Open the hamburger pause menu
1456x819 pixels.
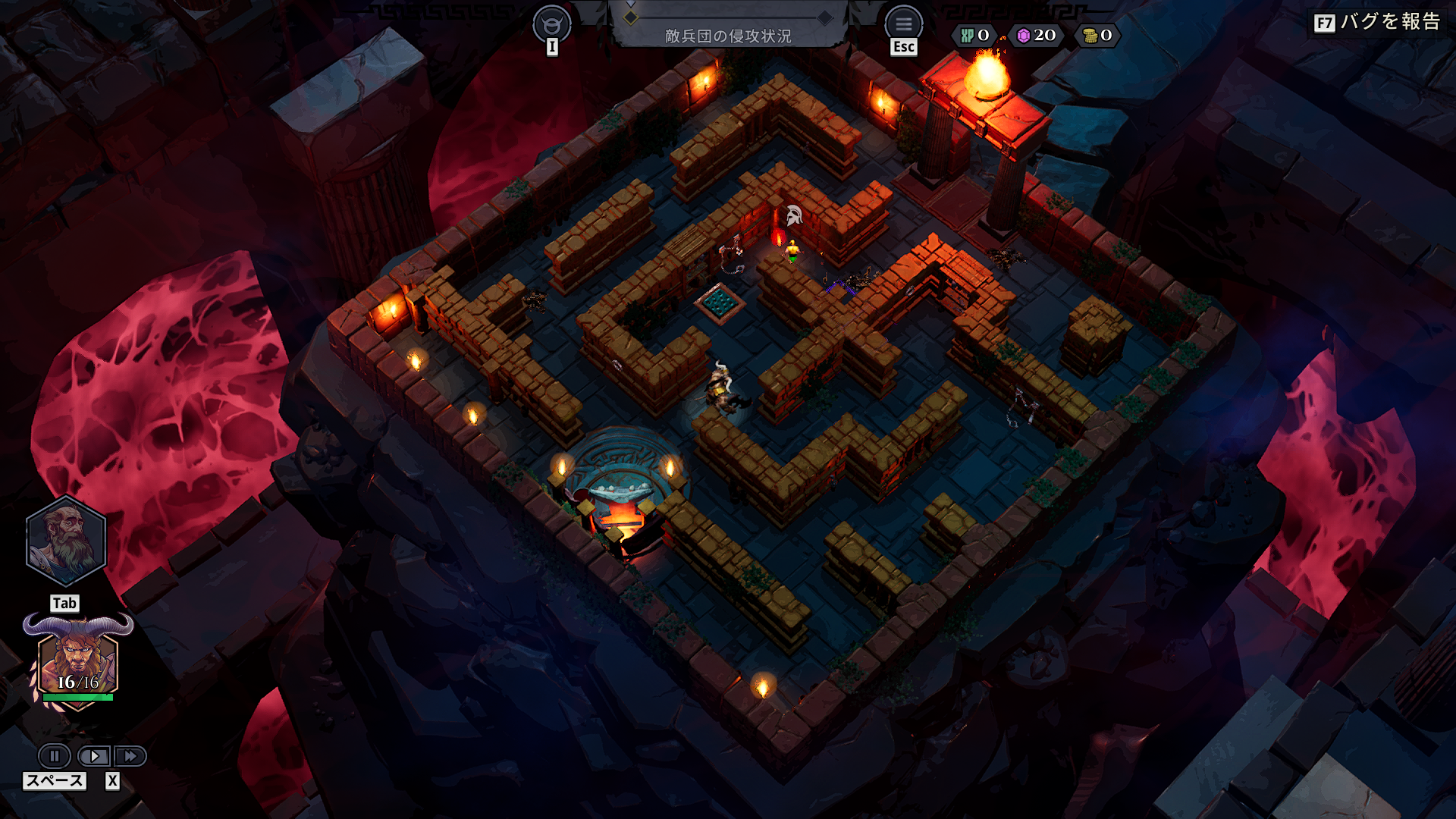pos(903,24)
